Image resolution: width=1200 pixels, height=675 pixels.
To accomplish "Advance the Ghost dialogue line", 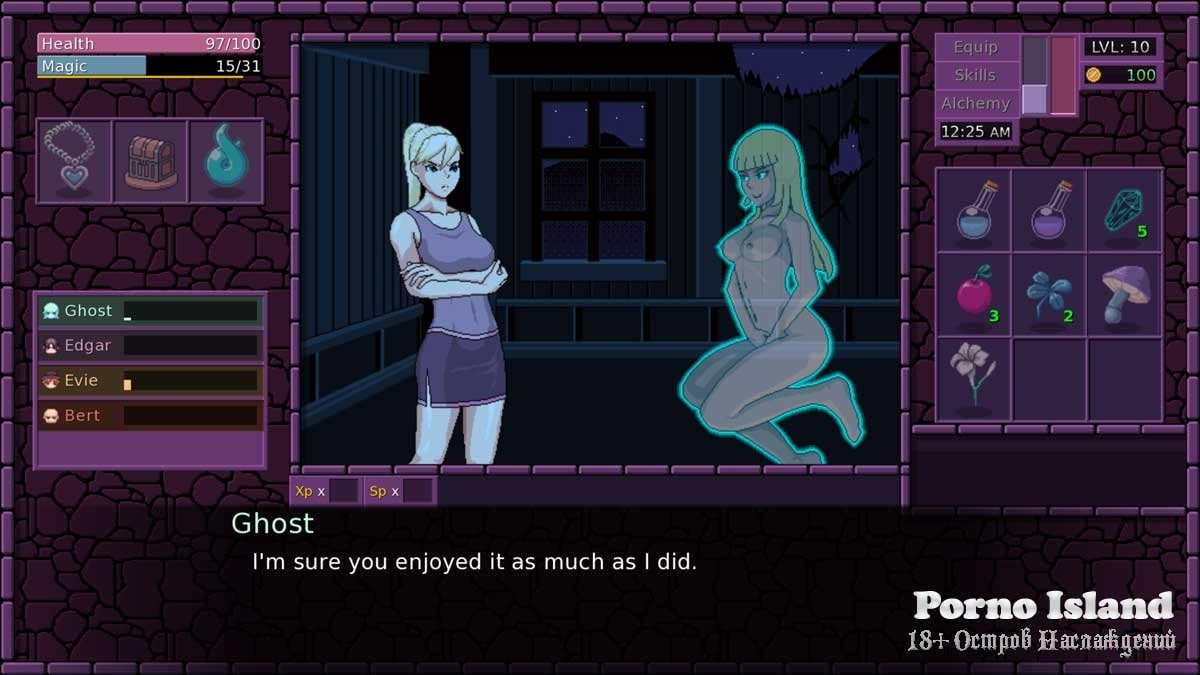I will [474, 562].
